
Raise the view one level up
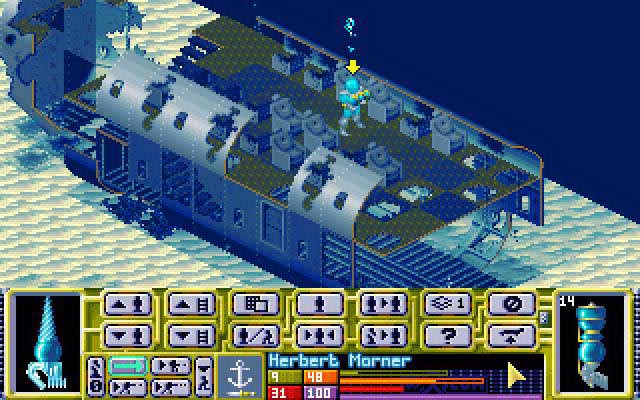point(191,304)
